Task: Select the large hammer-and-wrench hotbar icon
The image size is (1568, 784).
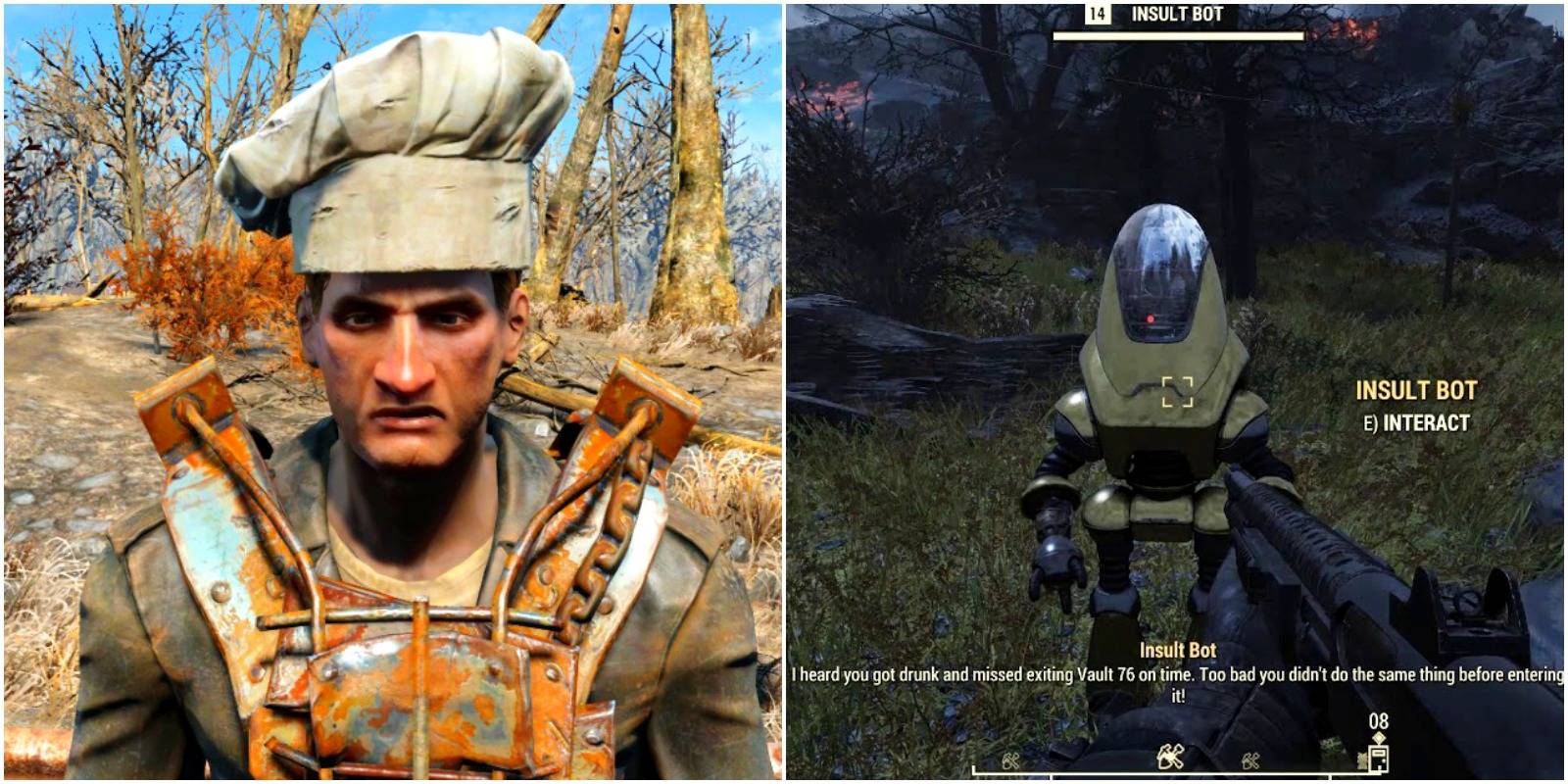Action: [1170, 757]
